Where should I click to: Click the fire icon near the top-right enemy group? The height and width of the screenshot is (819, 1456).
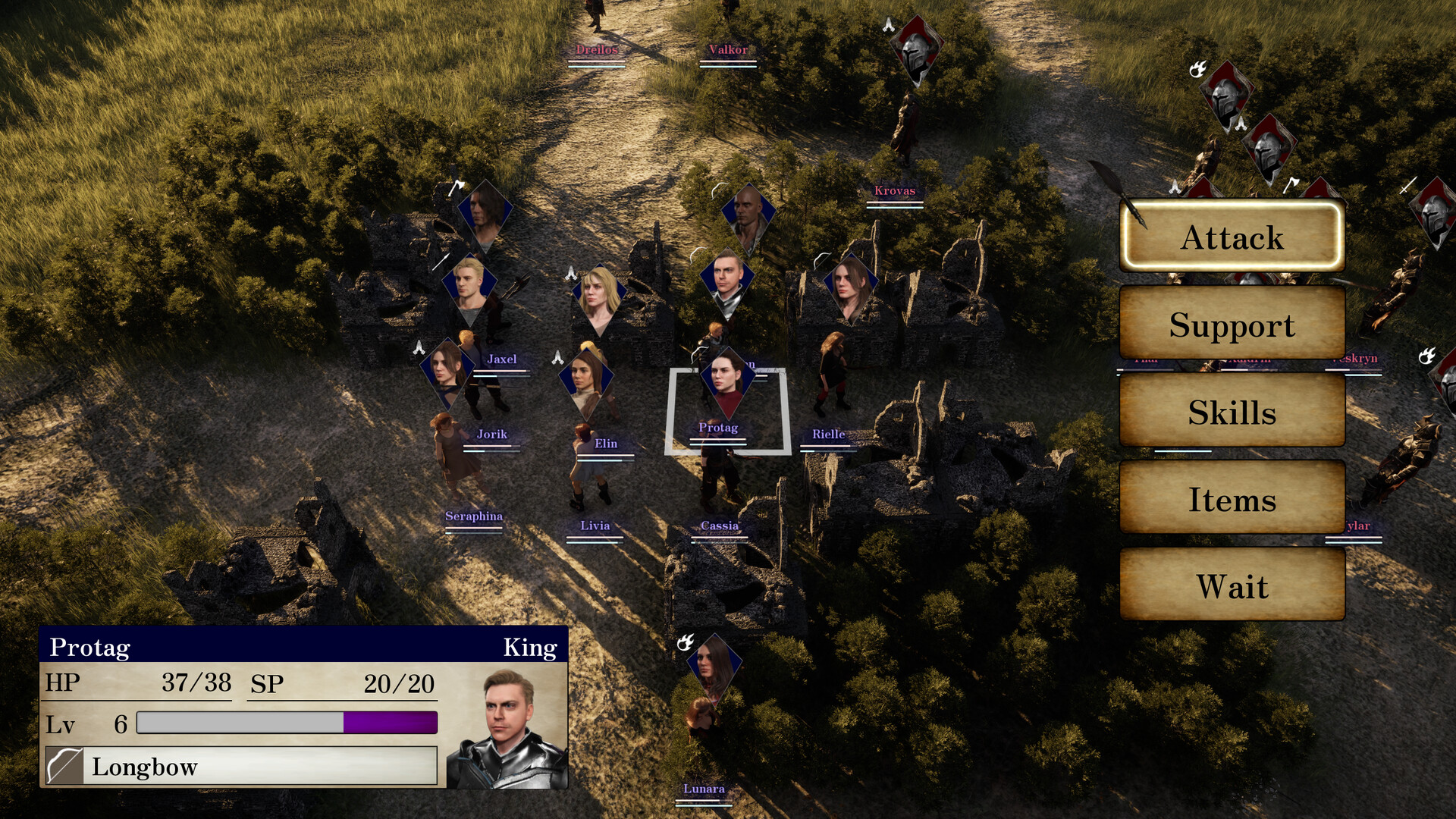[1198, 70]
